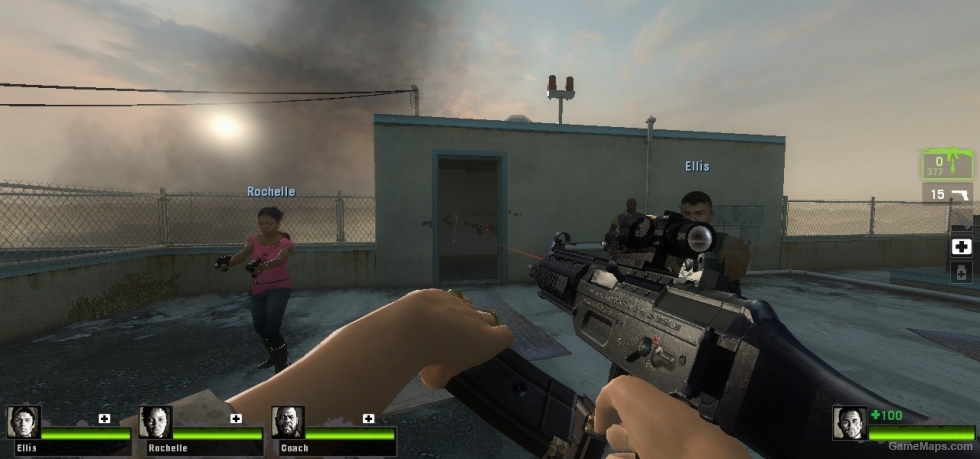Select the first aid kit slot

tap(961, 246)
